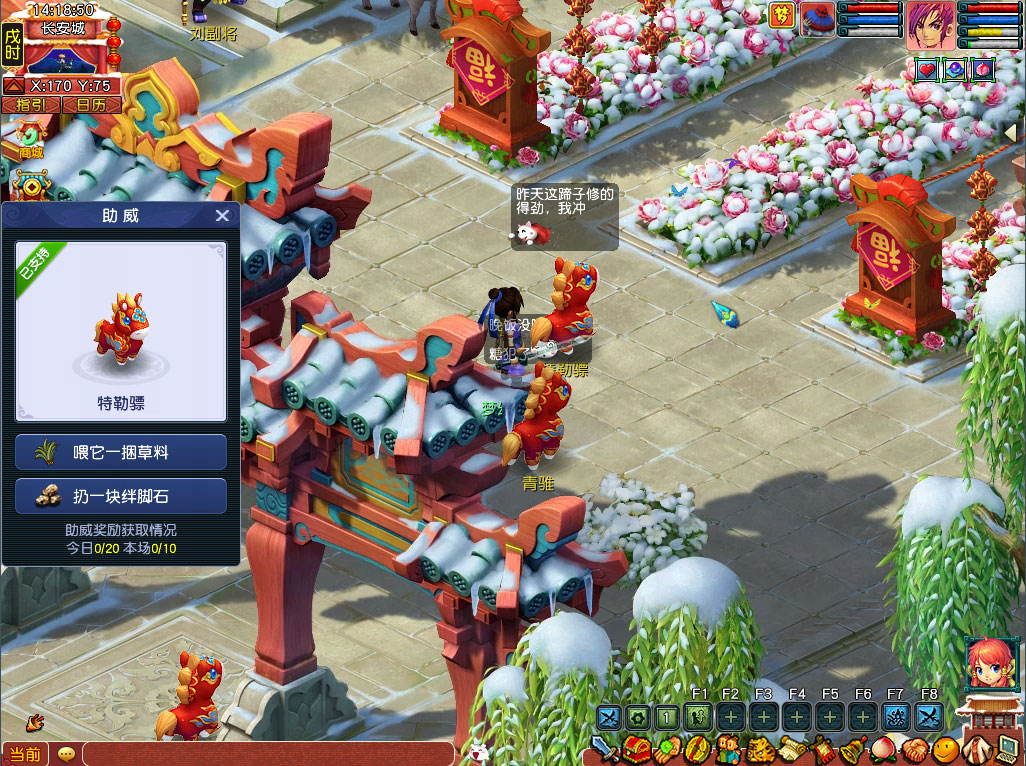Viewport: 1026px width, 766px height.
Task: Activate the F7 skill slot
Action: pyautogui.click(x=895, y=717)
